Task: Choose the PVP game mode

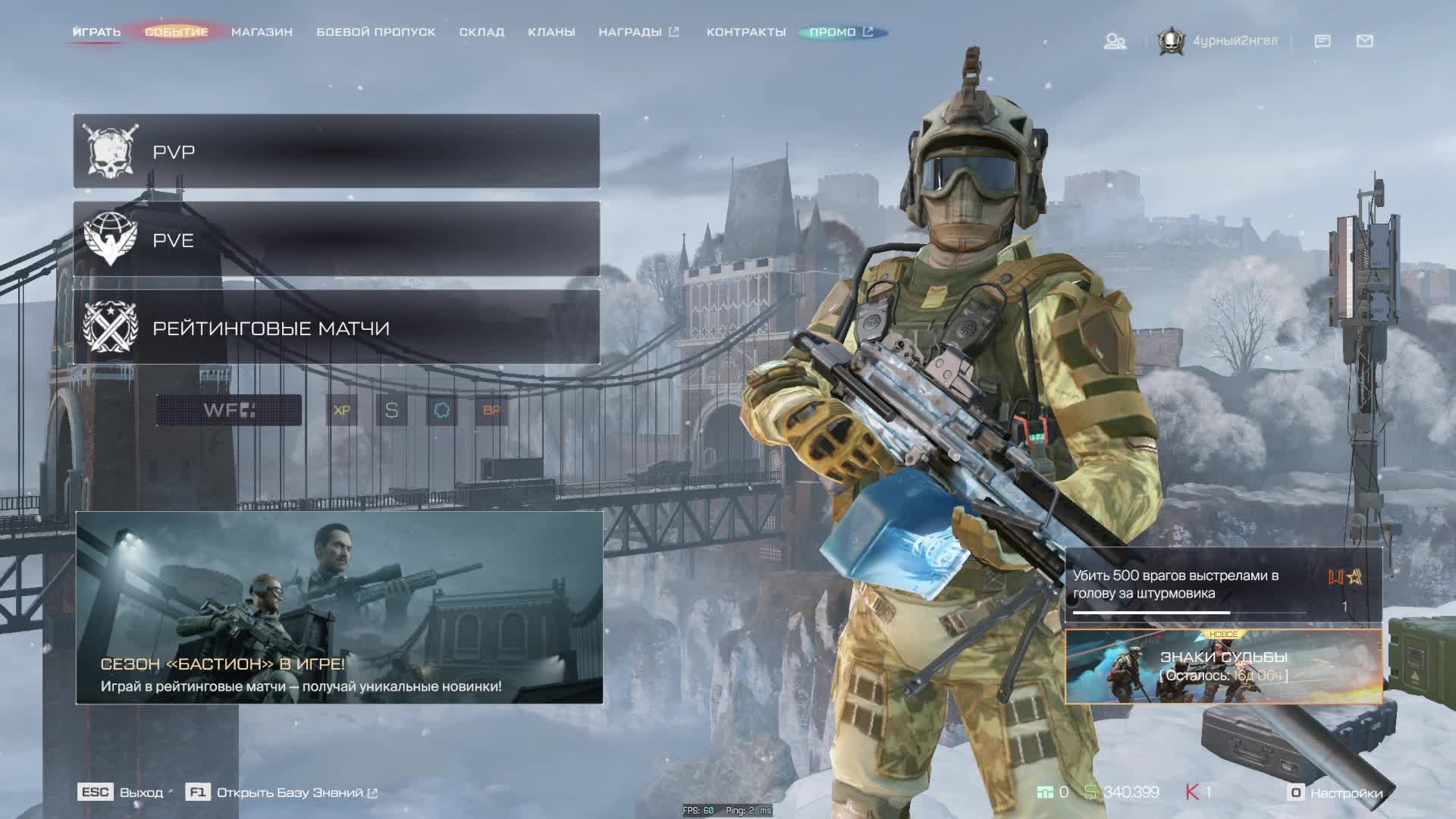Action: click(336, 151)
